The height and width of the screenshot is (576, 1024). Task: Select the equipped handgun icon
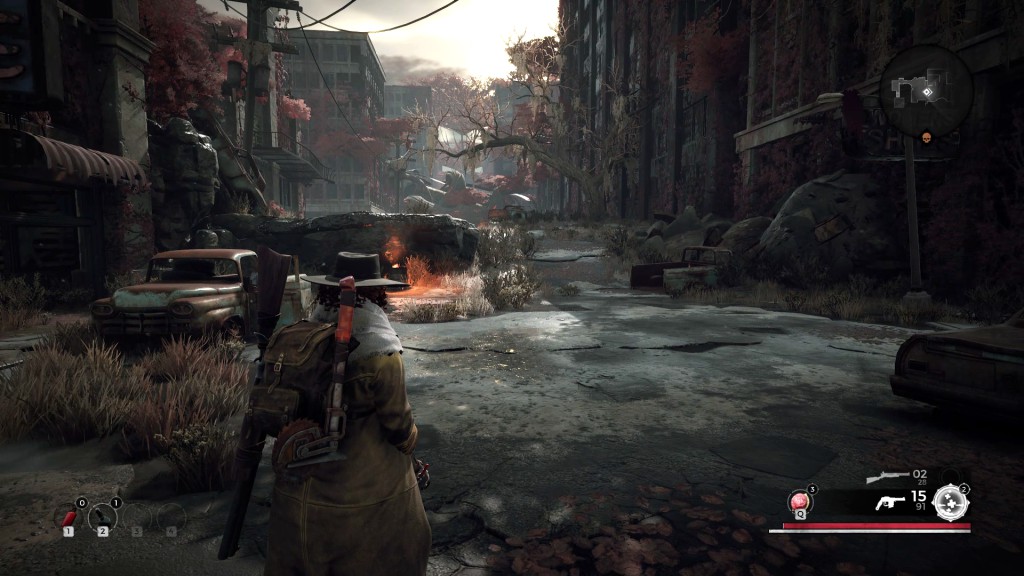click(x=889, y=503)
